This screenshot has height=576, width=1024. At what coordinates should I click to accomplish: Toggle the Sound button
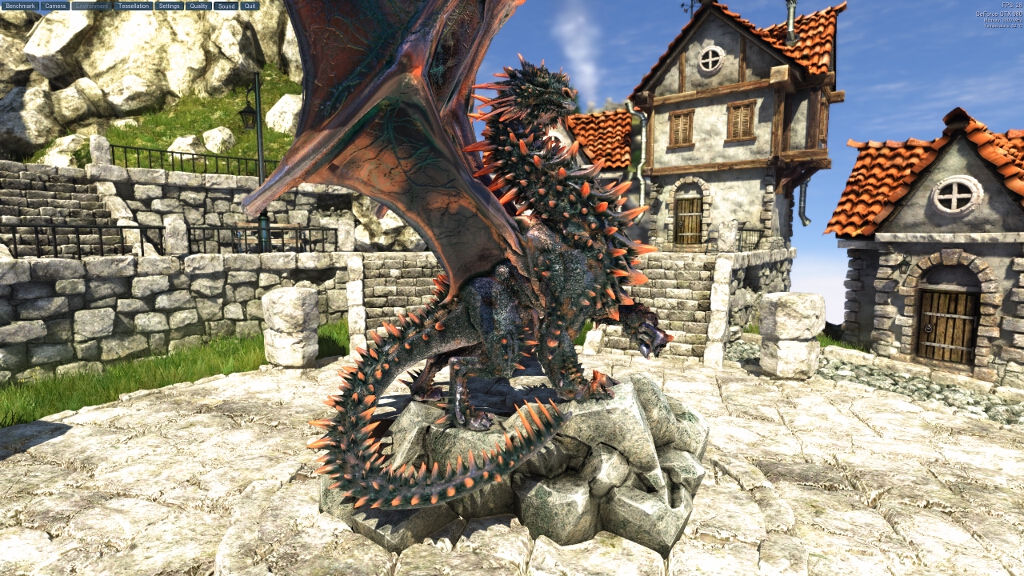tap(226, 6)
